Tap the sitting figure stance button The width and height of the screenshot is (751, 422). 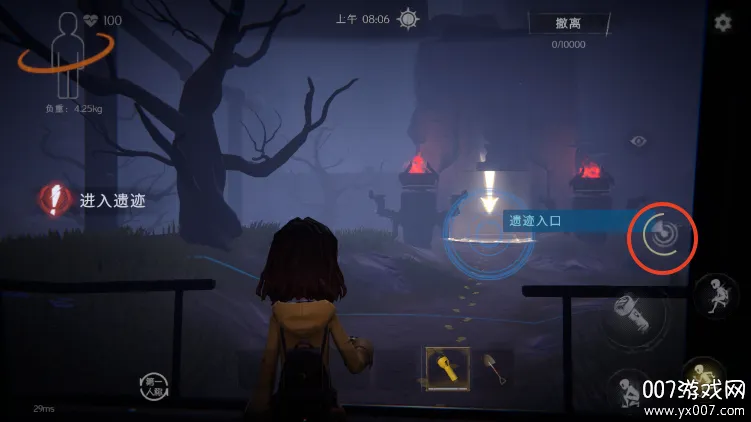tap(717, 296)
